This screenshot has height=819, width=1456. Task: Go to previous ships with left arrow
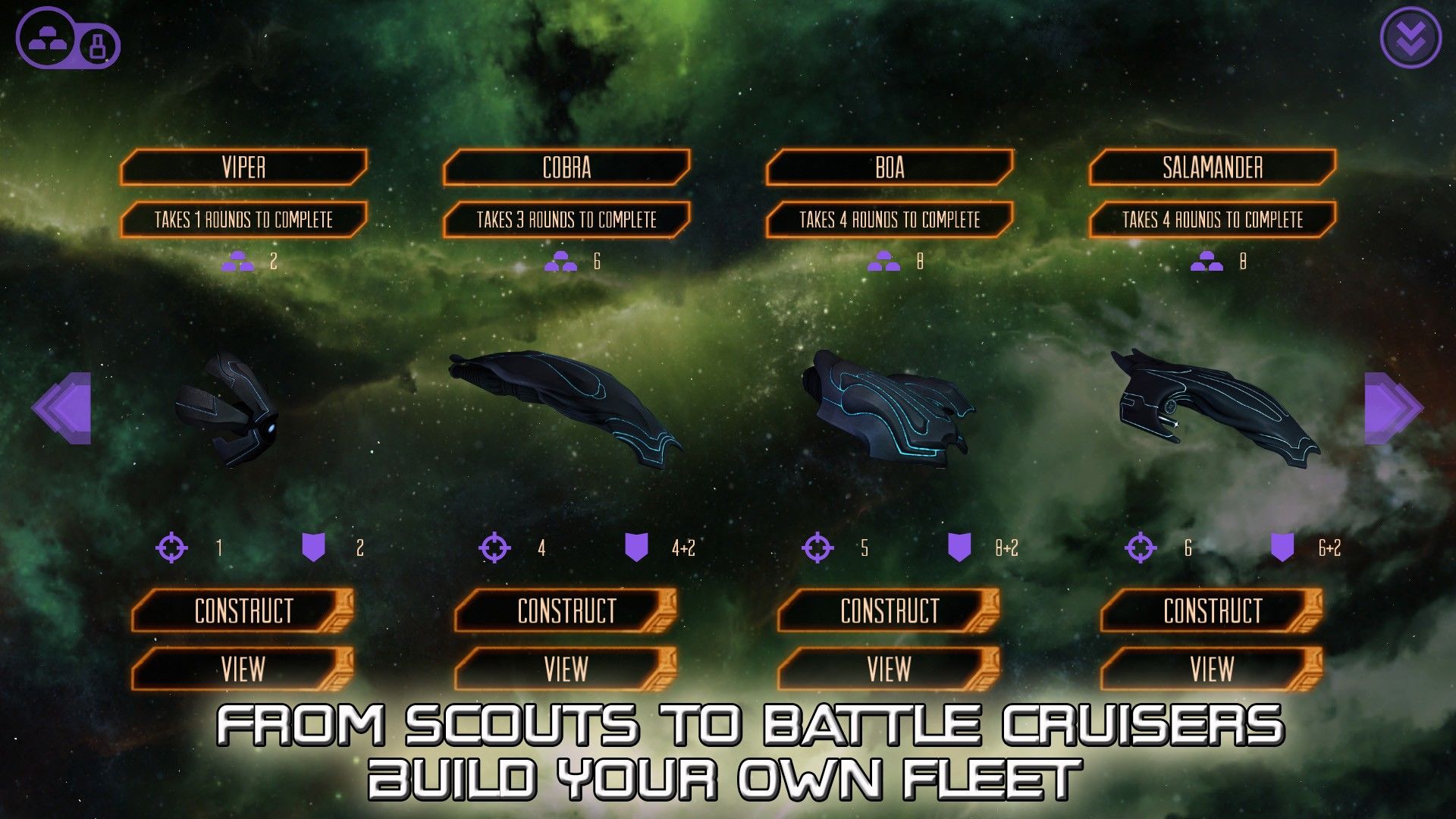click(x=62, y=408)
